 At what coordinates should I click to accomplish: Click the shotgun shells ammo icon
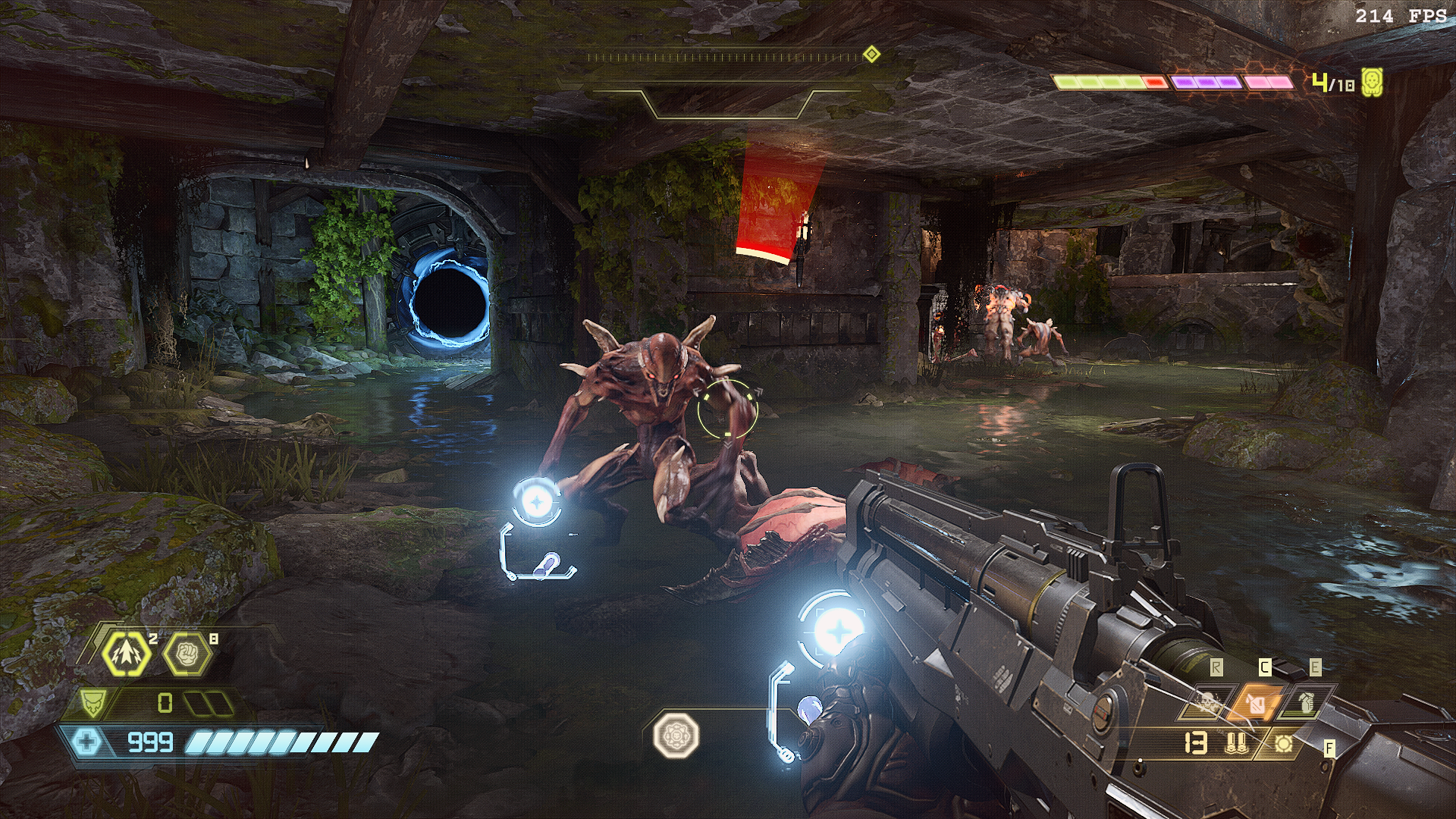[x=1236, y=743]
